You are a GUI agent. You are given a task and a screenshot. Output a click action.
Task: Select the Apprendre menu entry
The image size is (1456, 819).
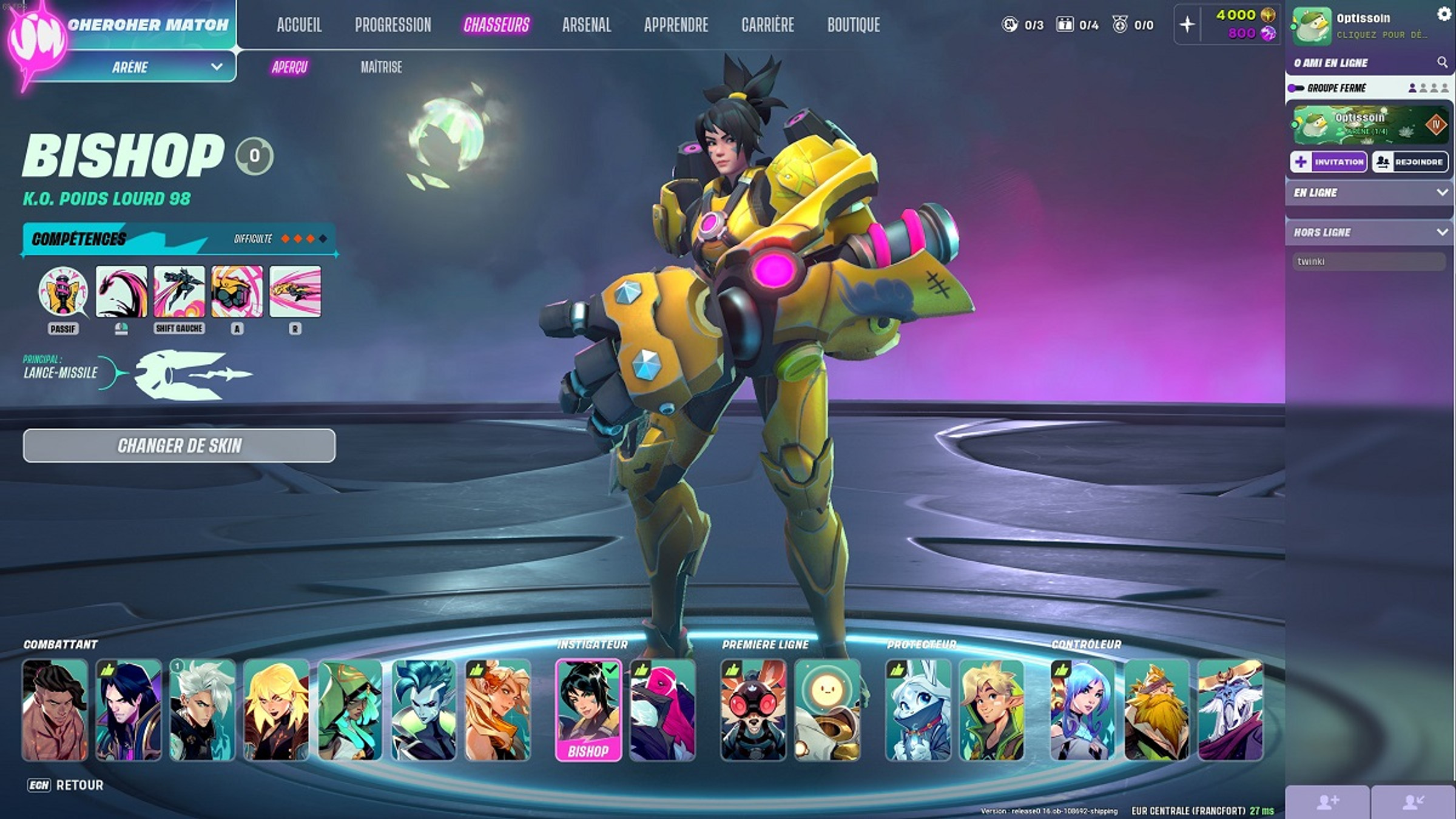coord(676,25)
